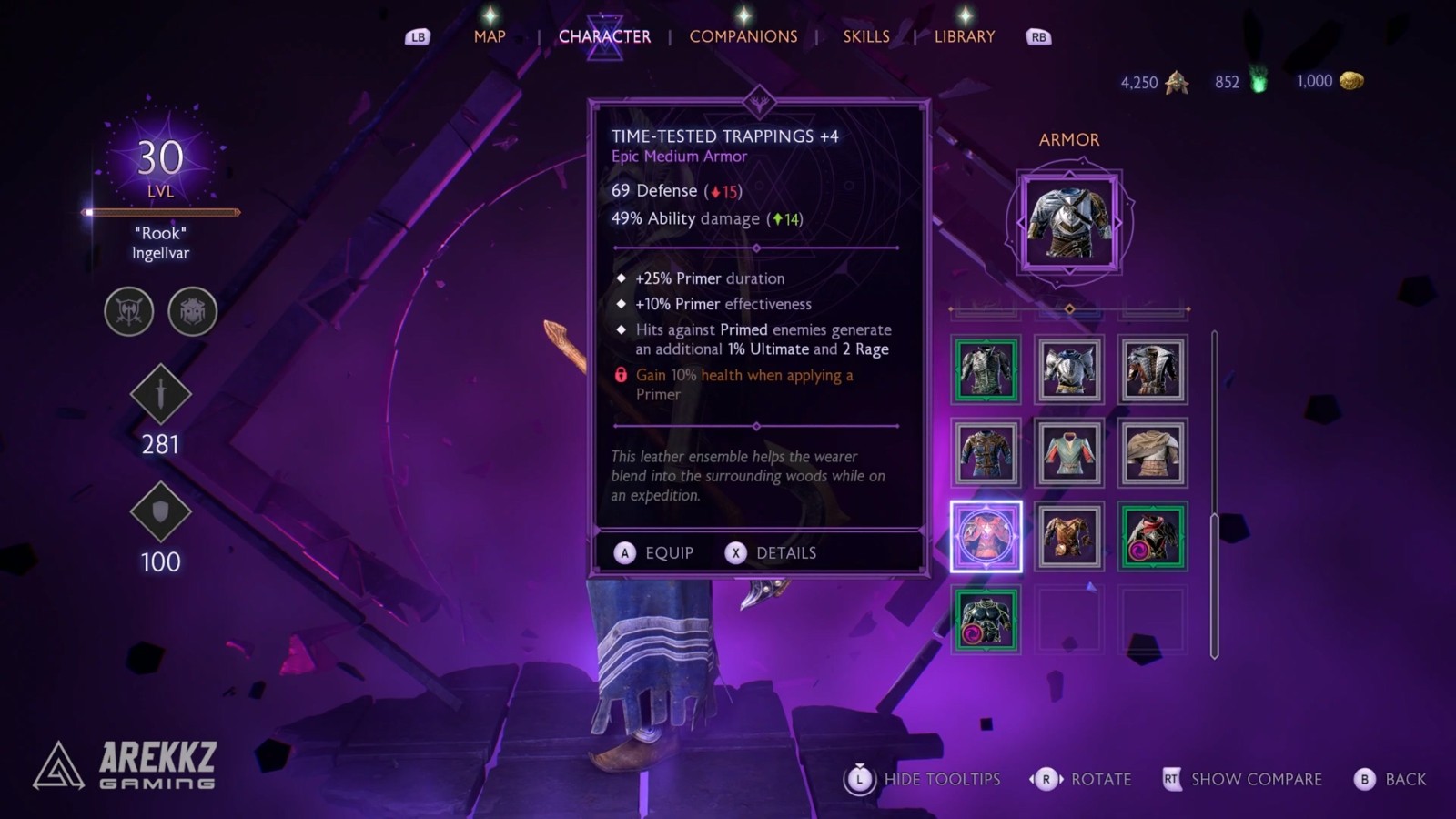This screenshot has width=1456, height=819.
Task: Choose the highlighted red armor slot
Action: [986, 536]
